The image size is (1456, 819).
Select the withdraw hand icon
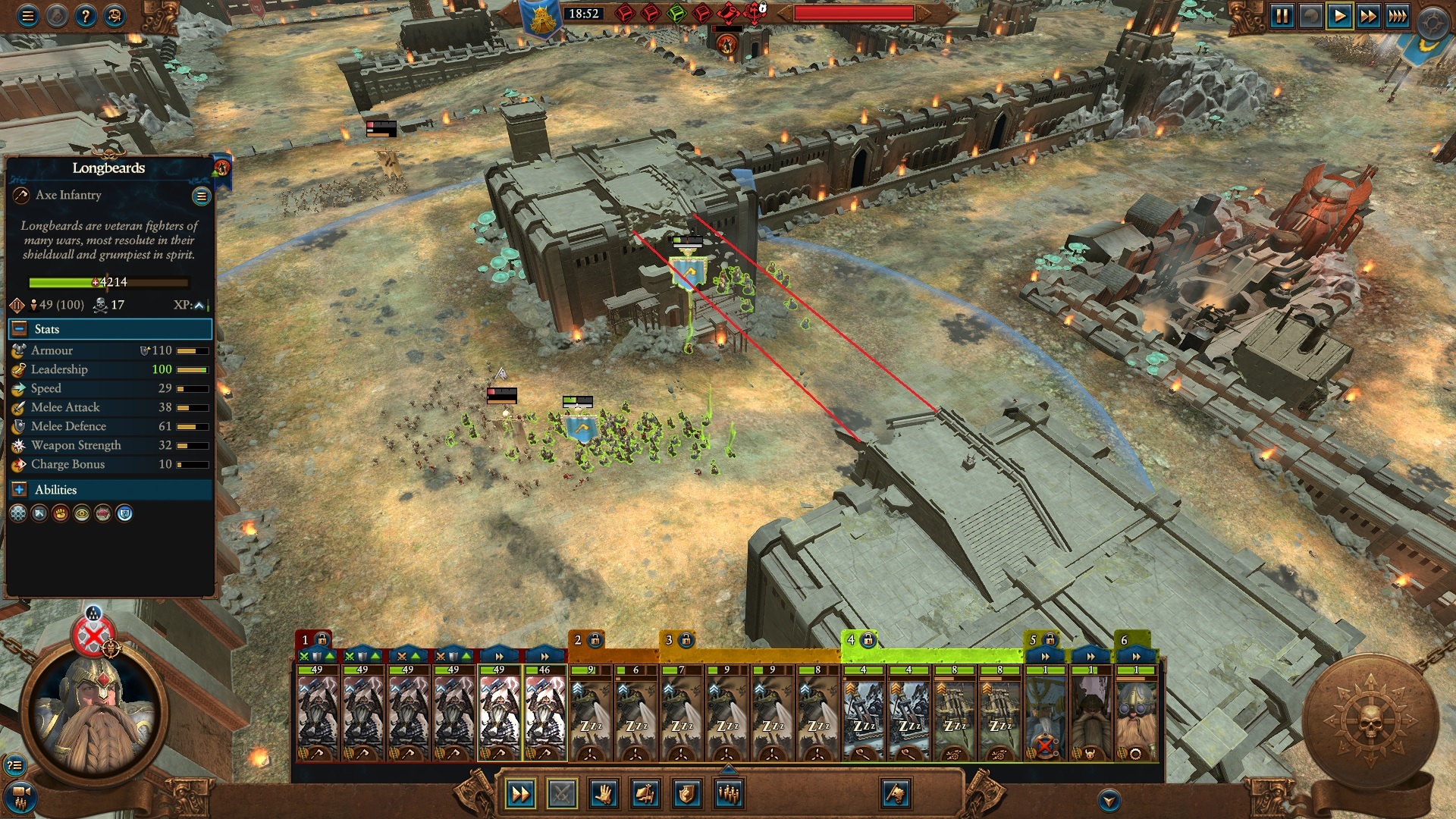[x=604, y=793]
